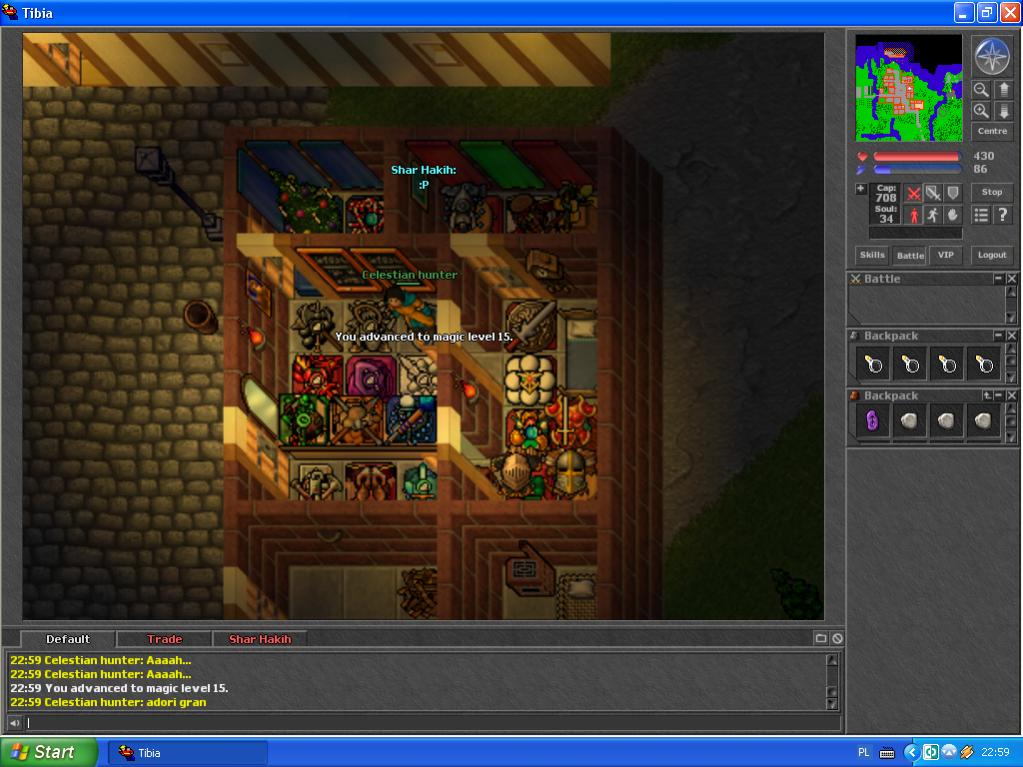
Task: Close the Battle panel
Action: pyautogui.click(x=1011, y=279)
